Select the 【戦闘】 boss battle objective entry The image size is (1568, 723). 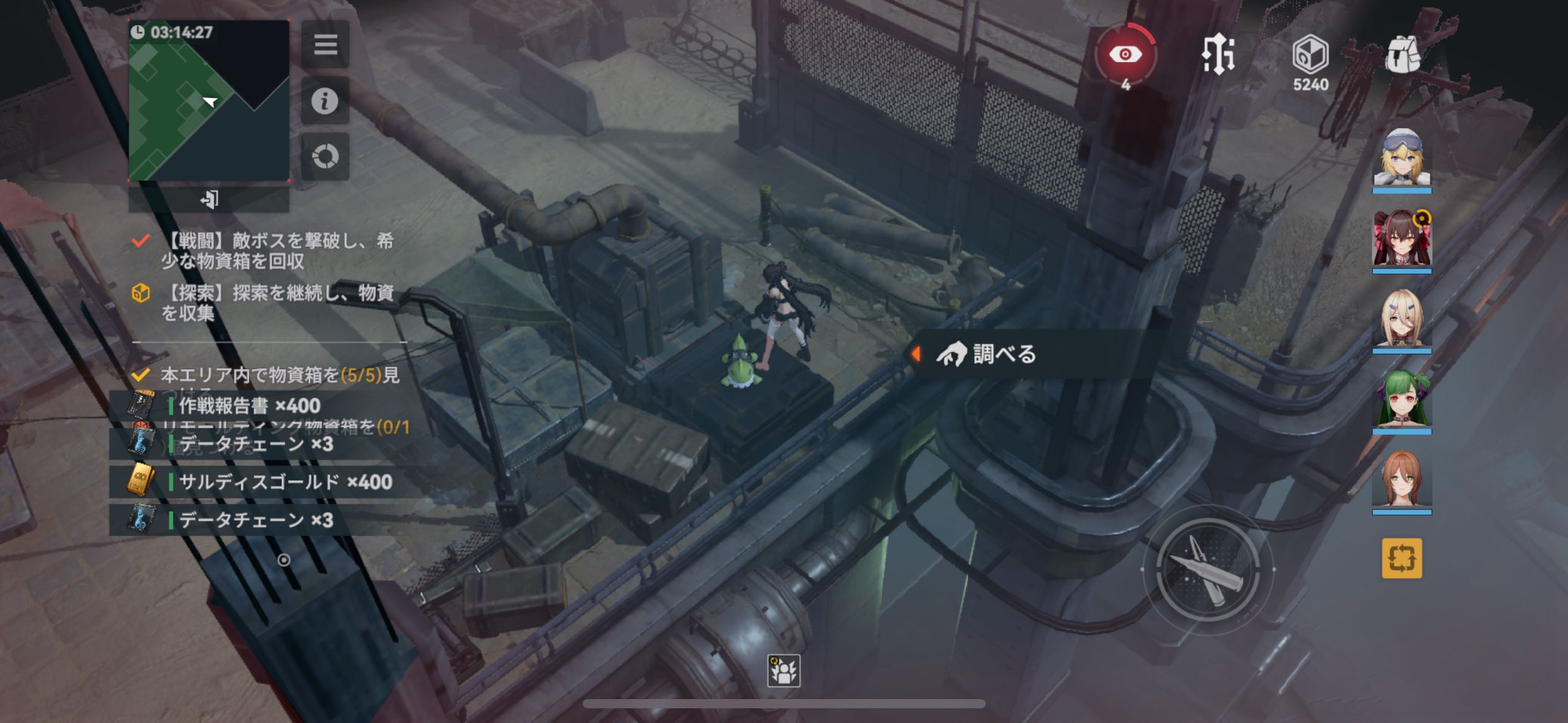(276, 251)
